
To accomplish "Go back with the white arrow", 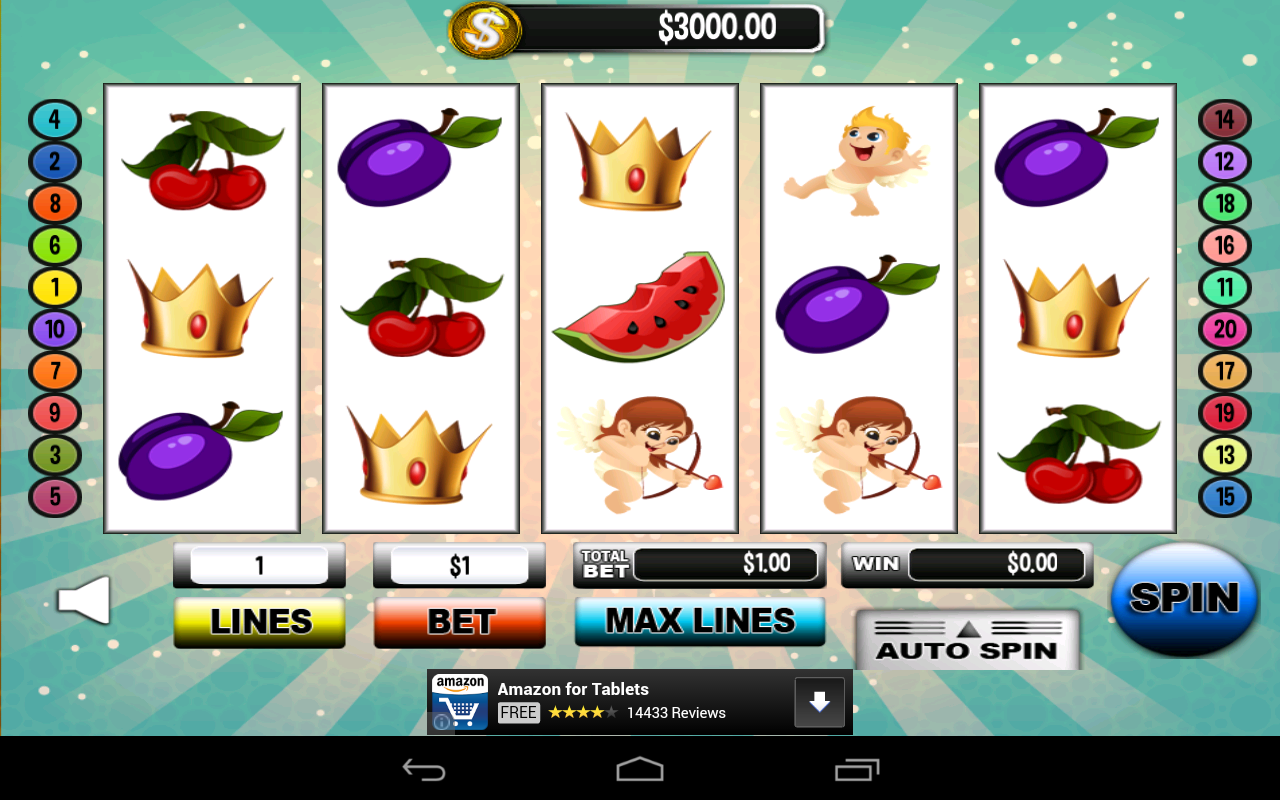I will (x=84, y=600).
